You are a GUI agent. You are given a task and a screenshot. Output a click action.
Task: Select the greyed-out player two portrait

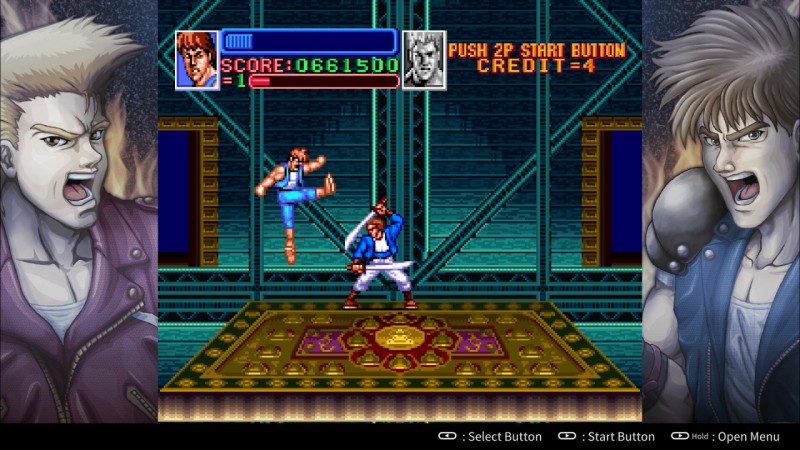point(423,60)
